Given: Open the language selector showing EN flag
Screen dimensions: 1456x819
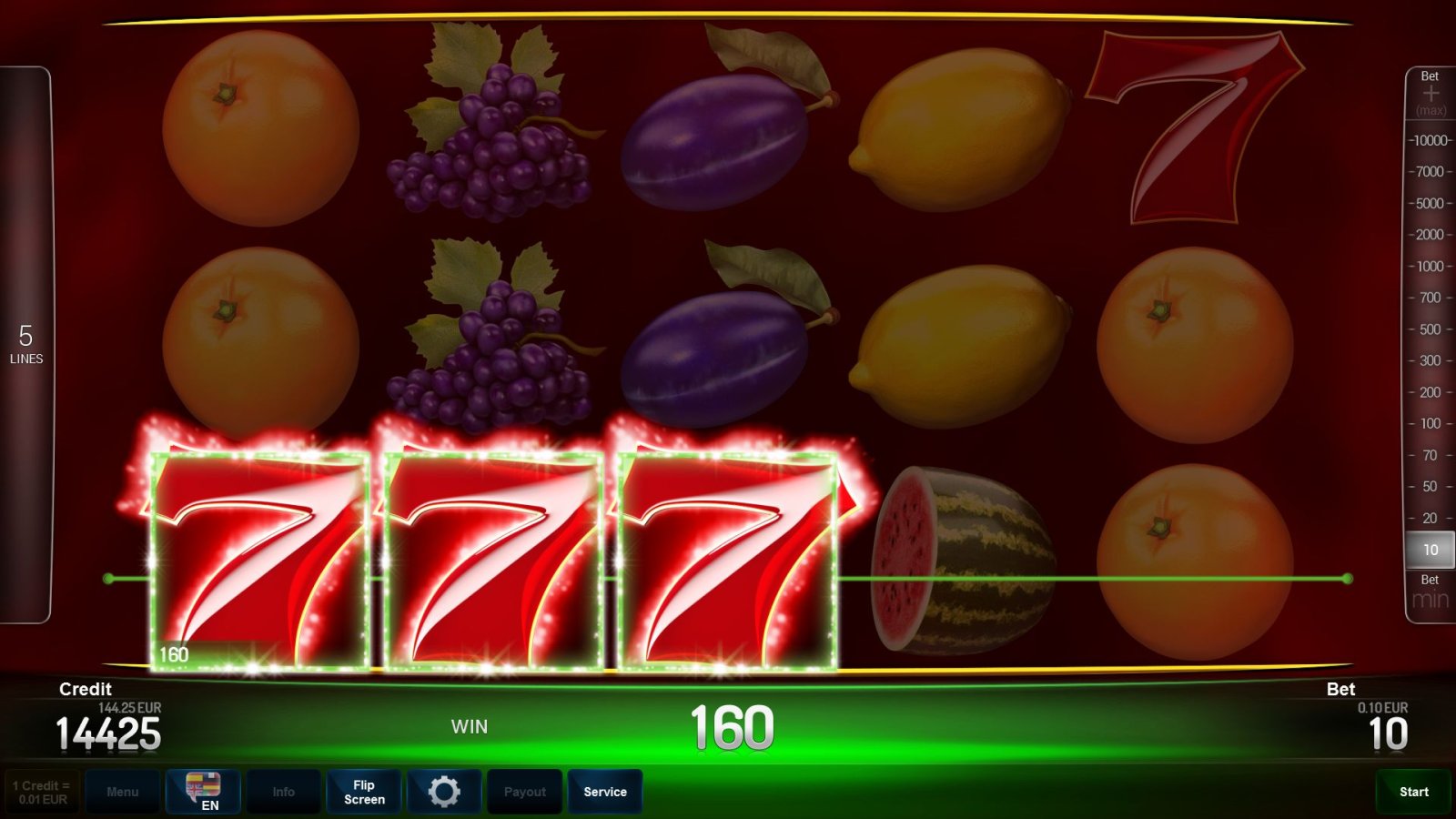Looking at the screenshot, I should pos(202,791).
